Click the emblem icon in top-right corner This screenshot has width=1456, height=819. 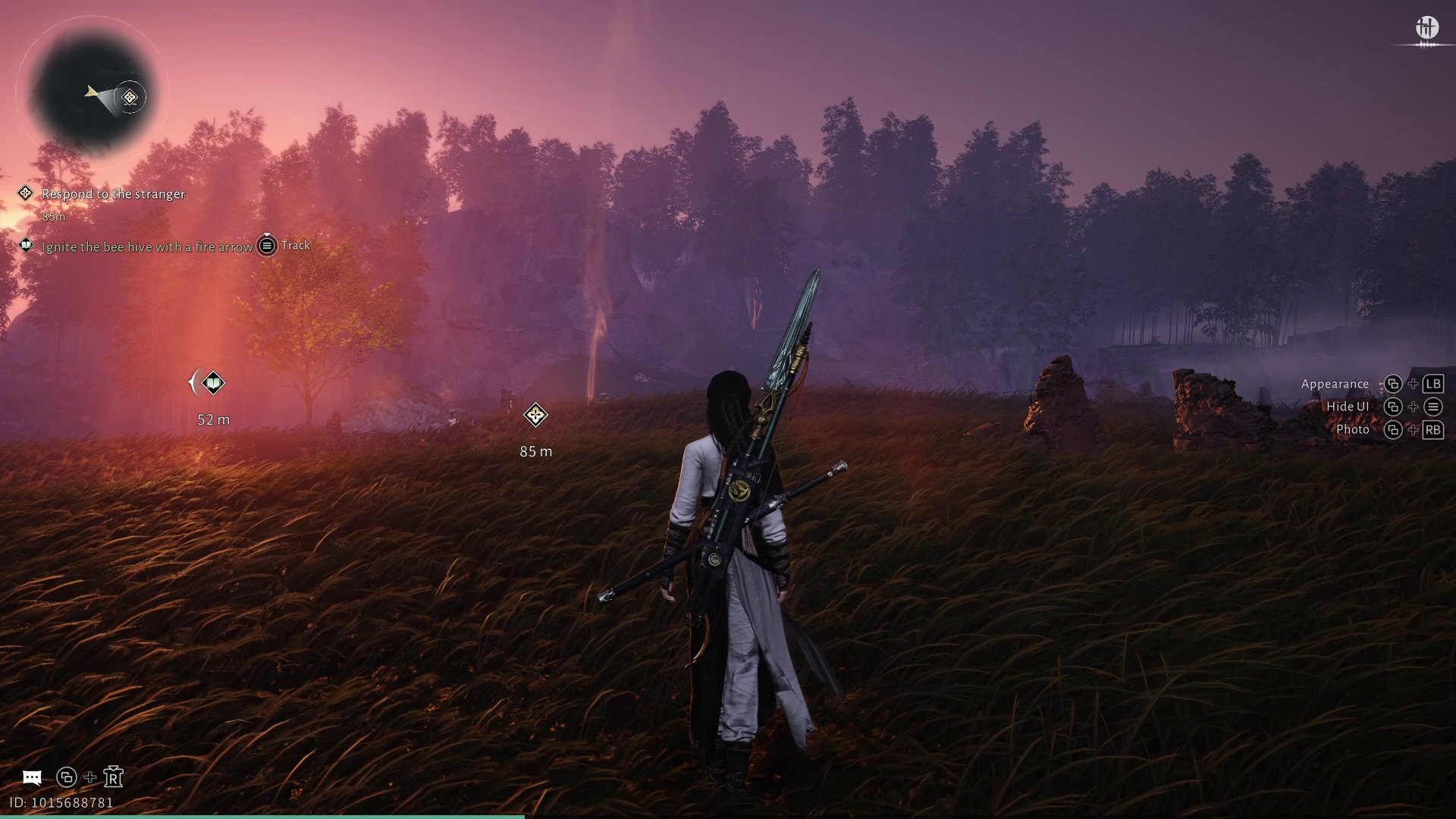click(1426, 28)
